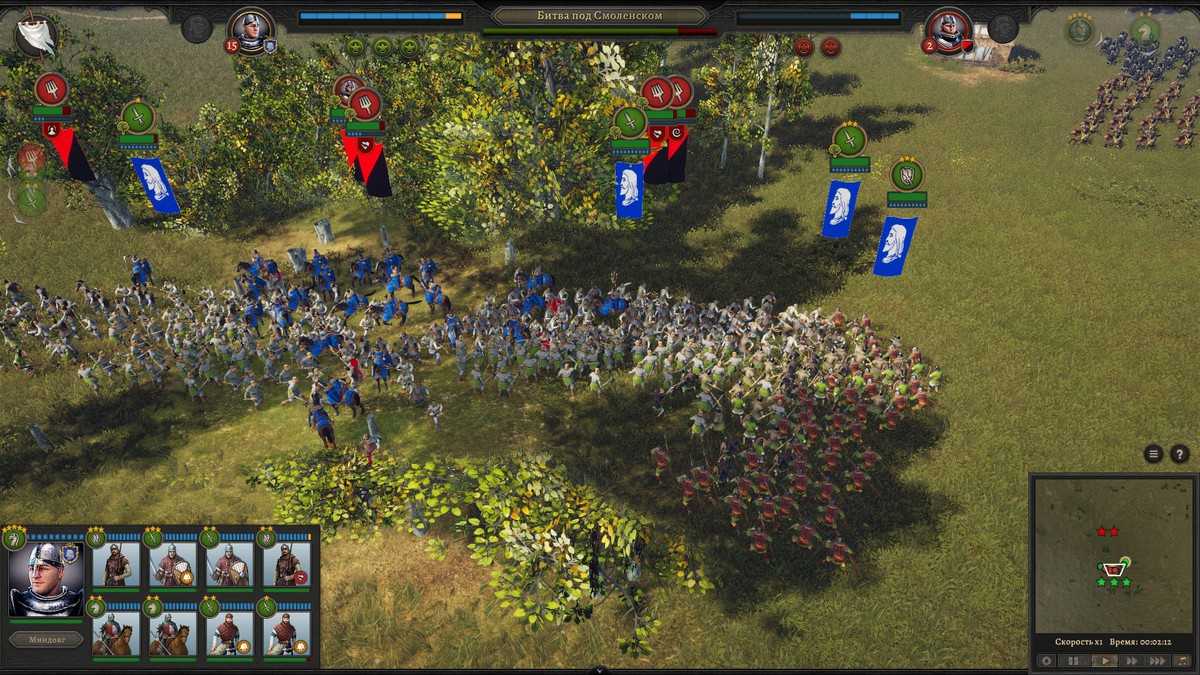
Task: Select the enemy commander portrait at top
Action: 947,30
